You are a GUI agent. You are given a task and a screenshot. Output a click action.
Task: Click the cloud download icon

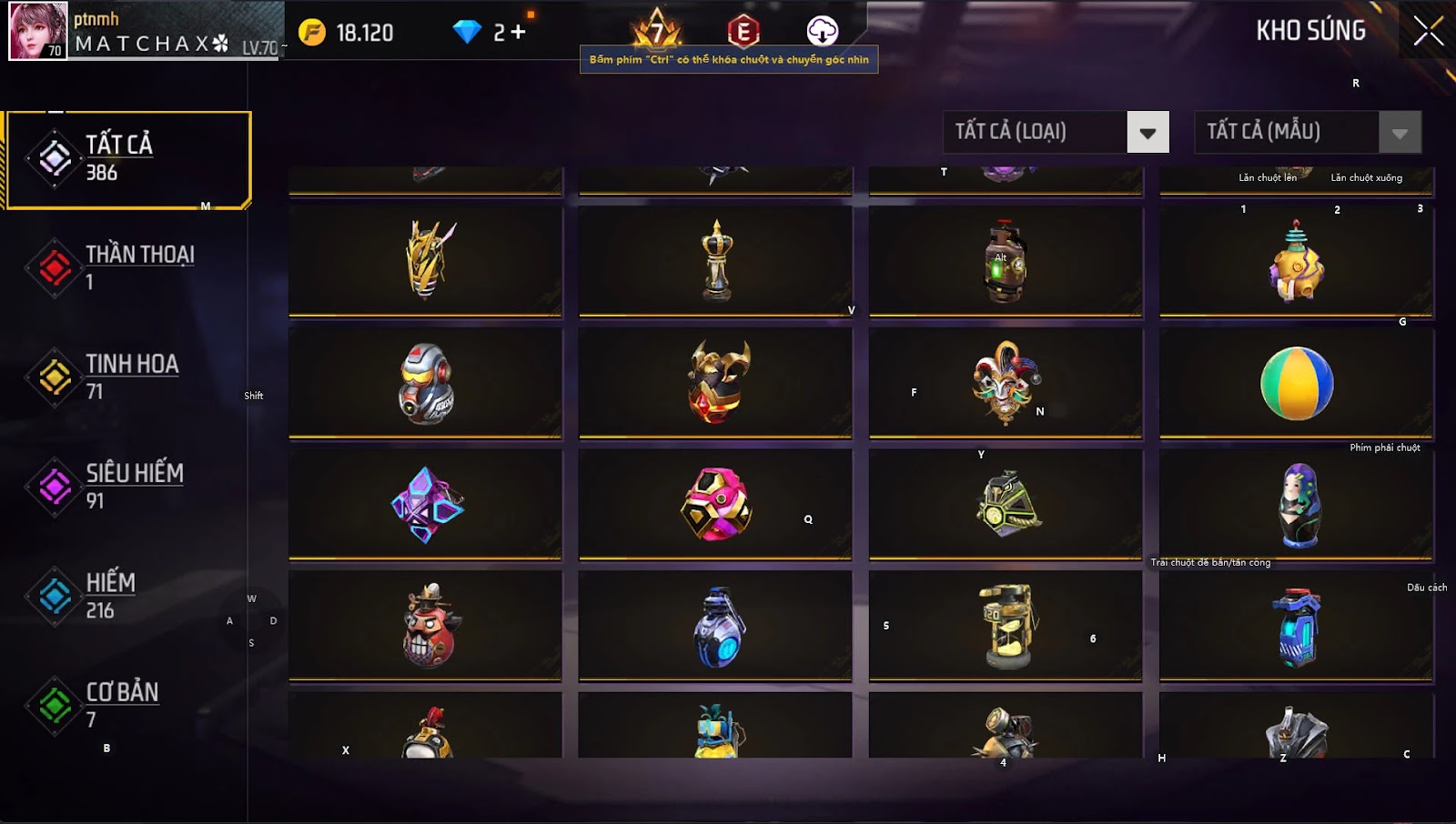click(x=823, y=31)
